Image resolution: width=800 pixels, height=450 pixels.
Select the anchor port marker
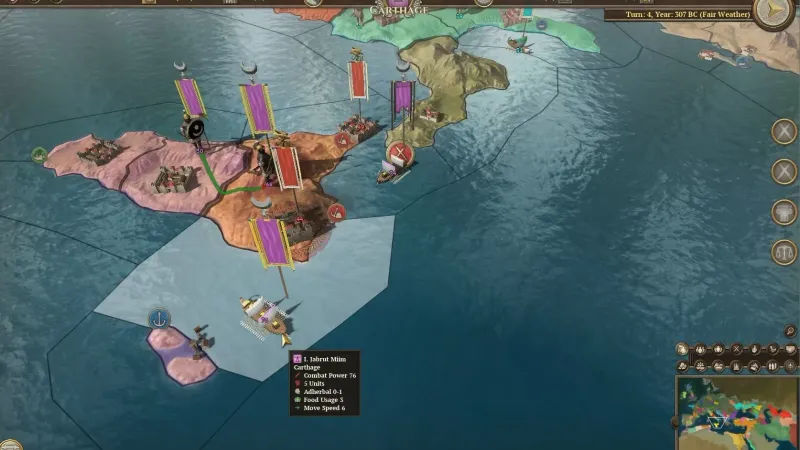158,318
